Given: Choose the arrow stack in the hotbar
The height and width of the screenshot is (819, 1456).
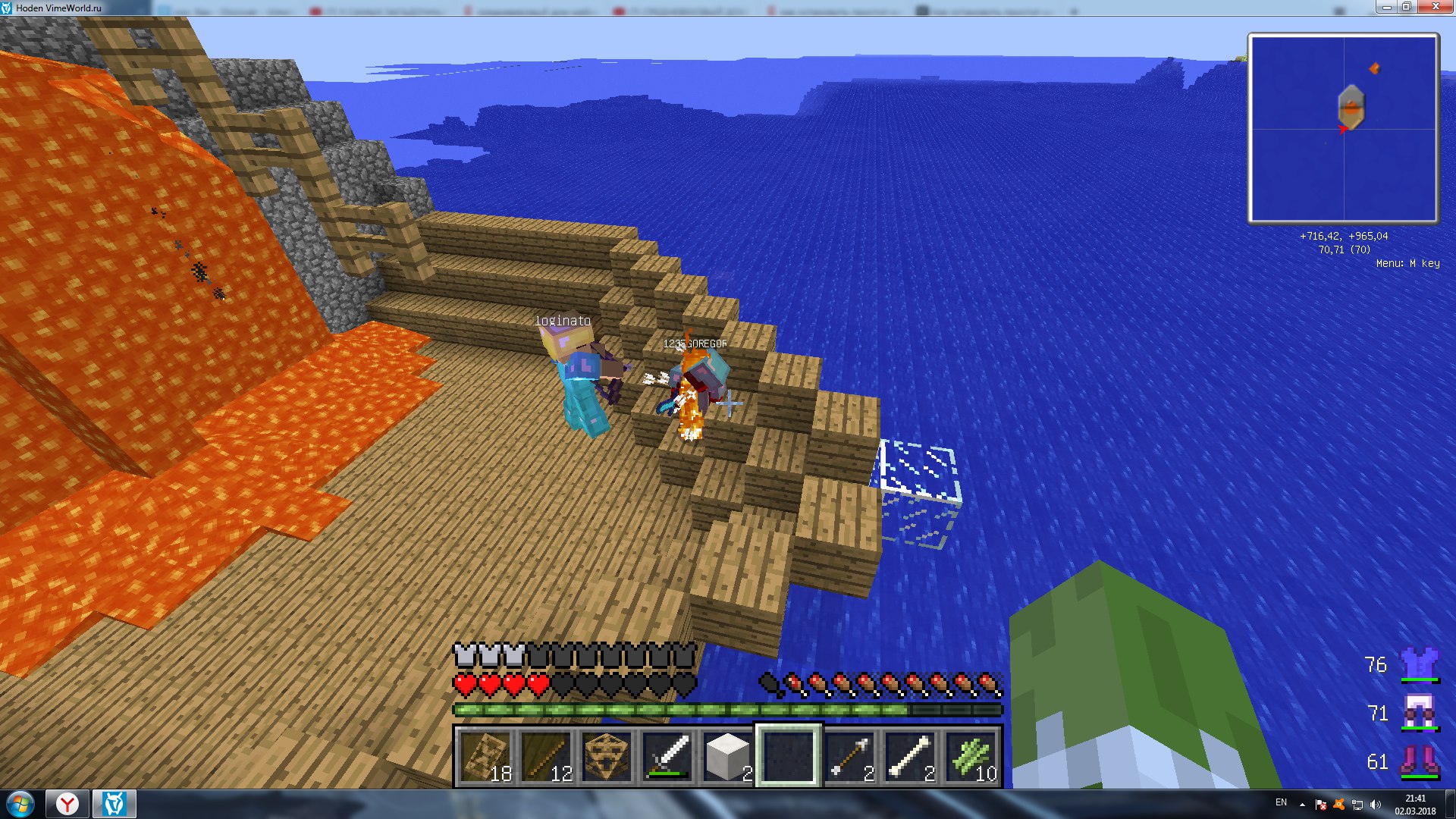Looking at the screenshot, I should 849,756.
